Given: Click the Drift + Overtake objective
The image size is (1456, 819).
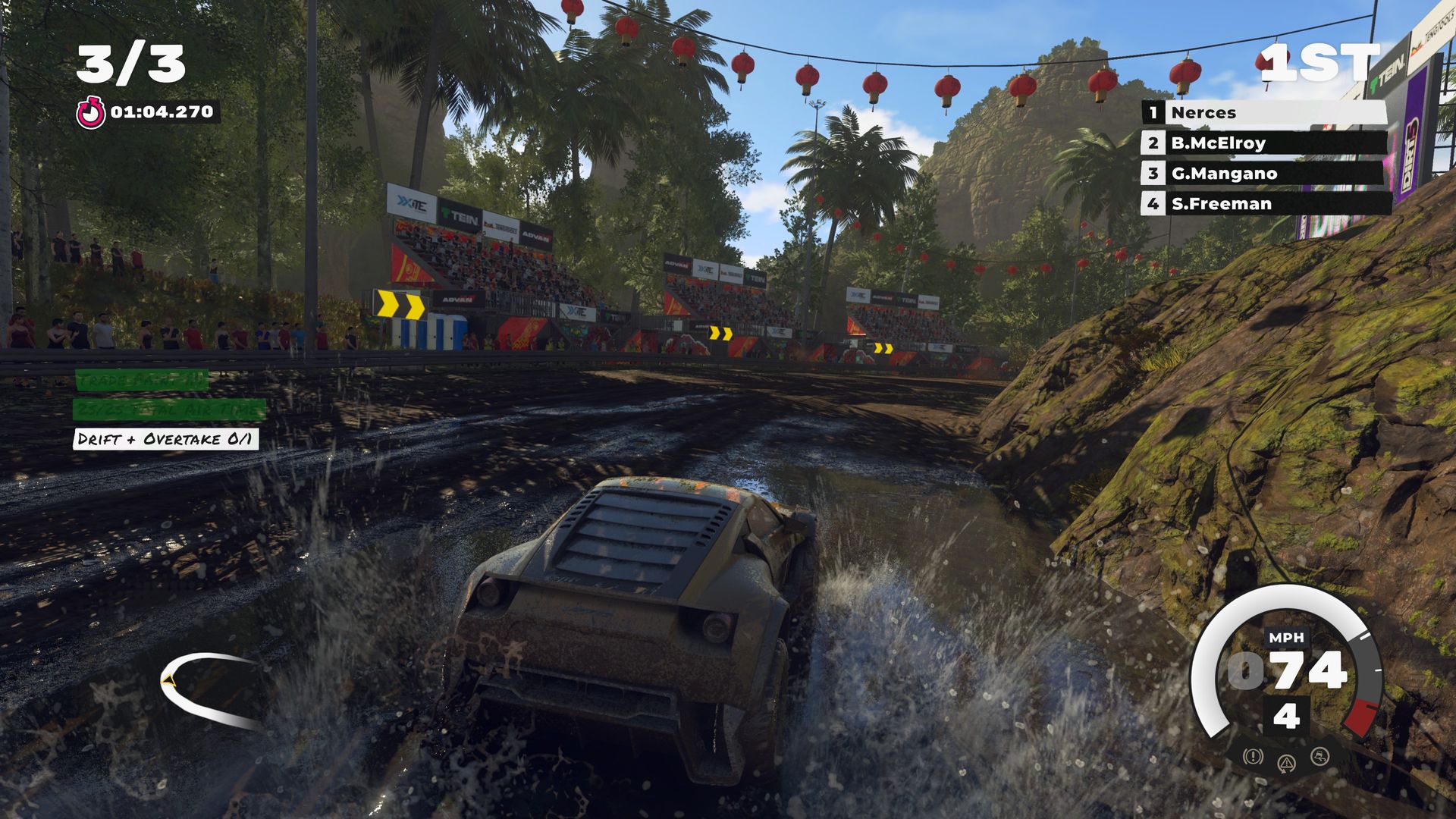Looking at the screenshot, I should [165, 439].
